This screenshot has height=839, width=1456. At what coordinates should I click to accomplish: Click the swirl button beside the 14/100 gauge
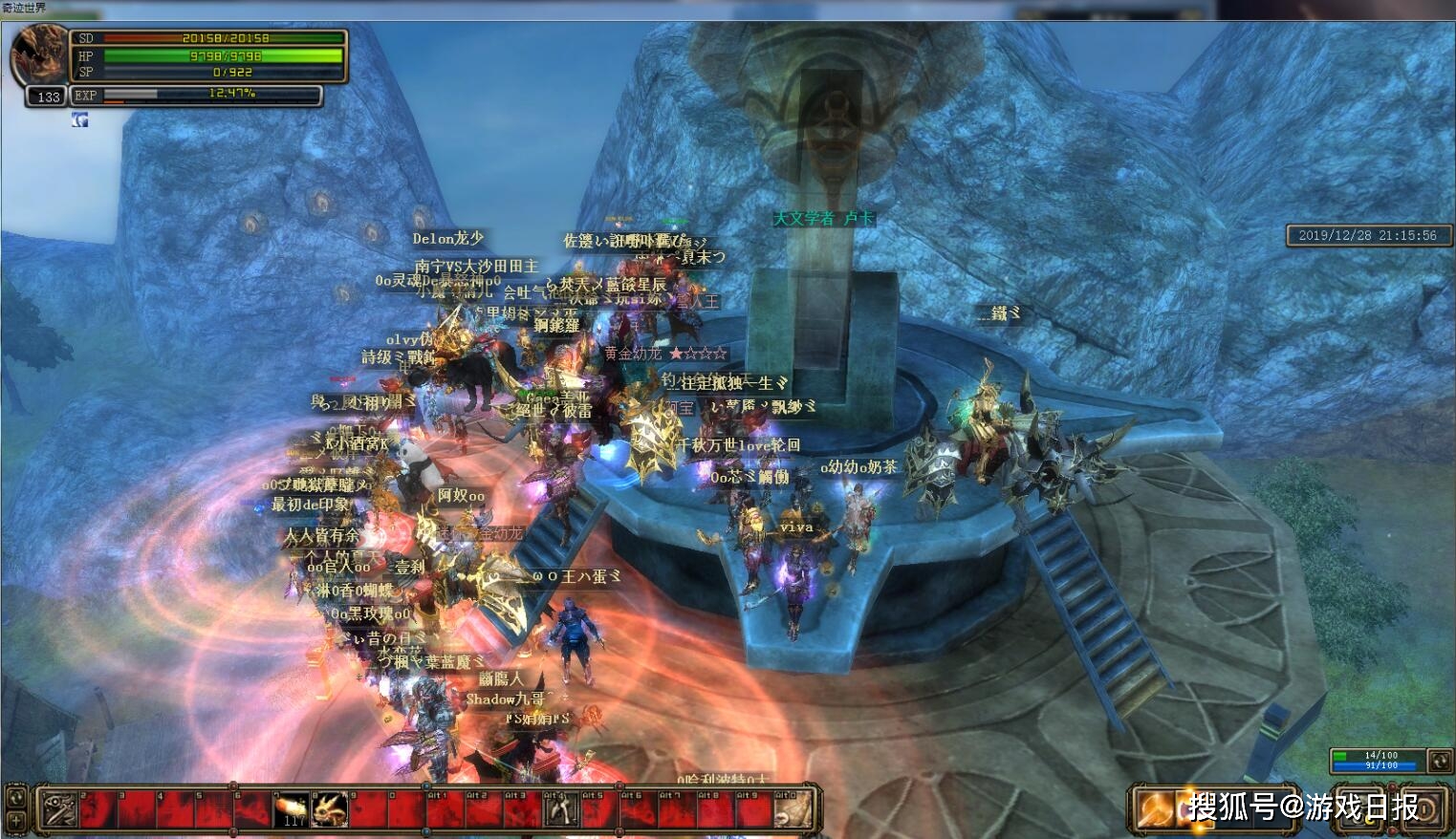tap(1439, 761)
